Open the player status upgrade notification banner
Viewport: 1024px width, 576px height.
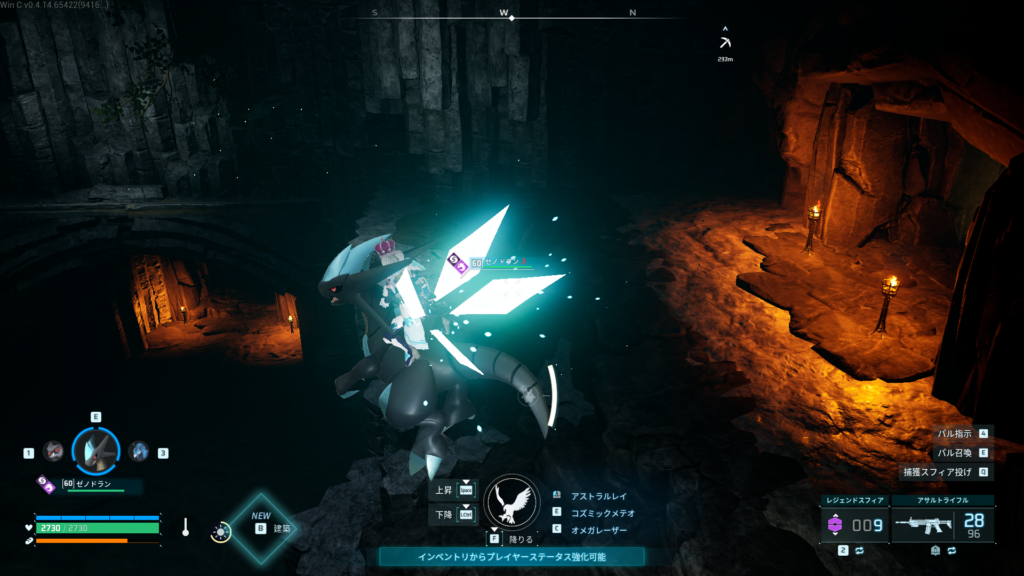pyautogui.click(x=511, y=556)
